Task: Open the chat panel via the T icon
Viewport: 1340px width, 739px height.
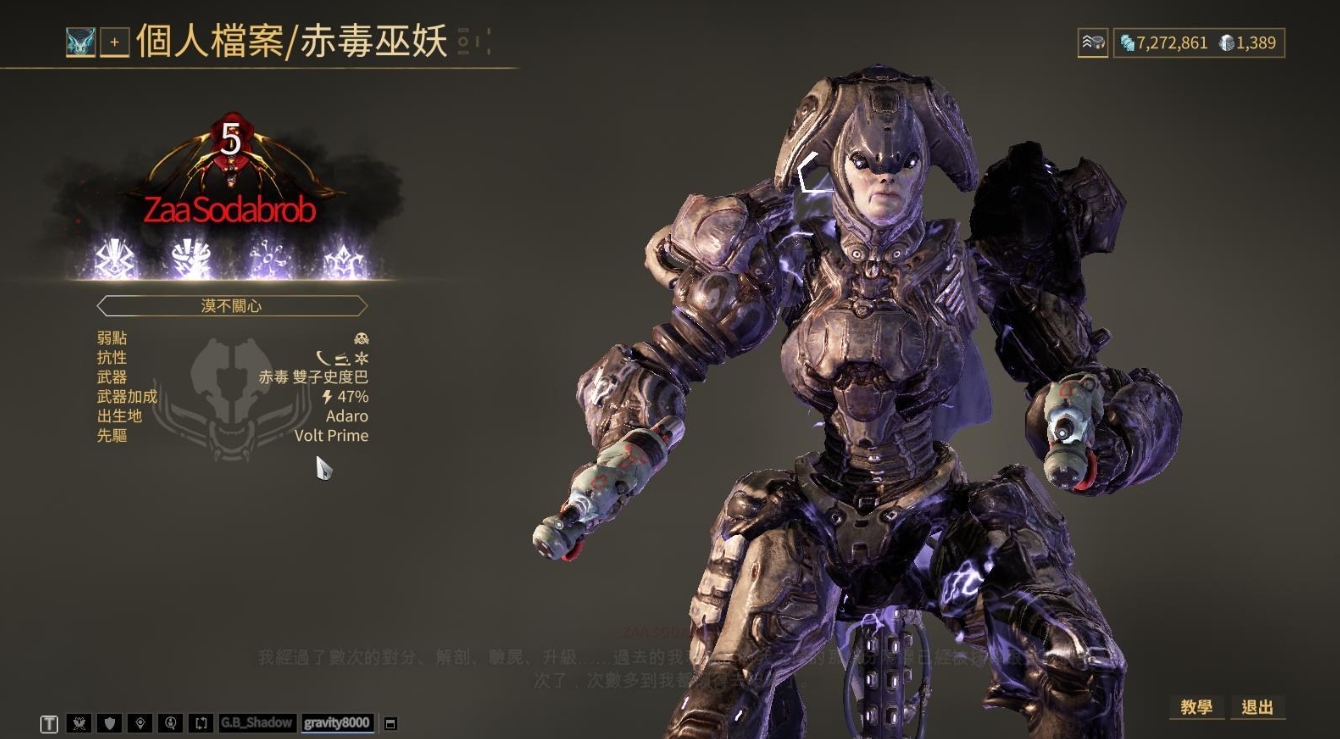Action: tap(48, 722)
